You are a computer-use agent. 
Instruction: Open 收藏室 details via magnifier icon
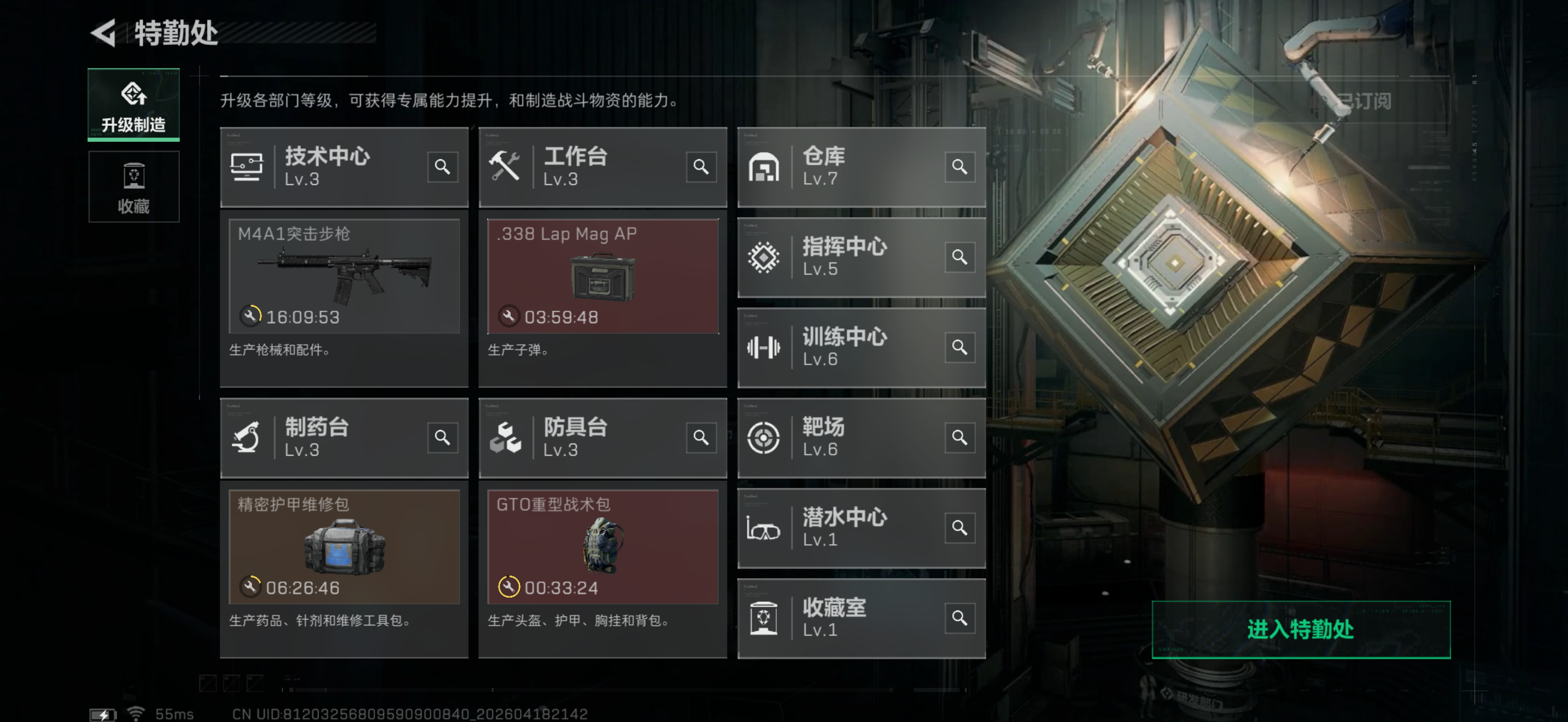pos(960,618)
